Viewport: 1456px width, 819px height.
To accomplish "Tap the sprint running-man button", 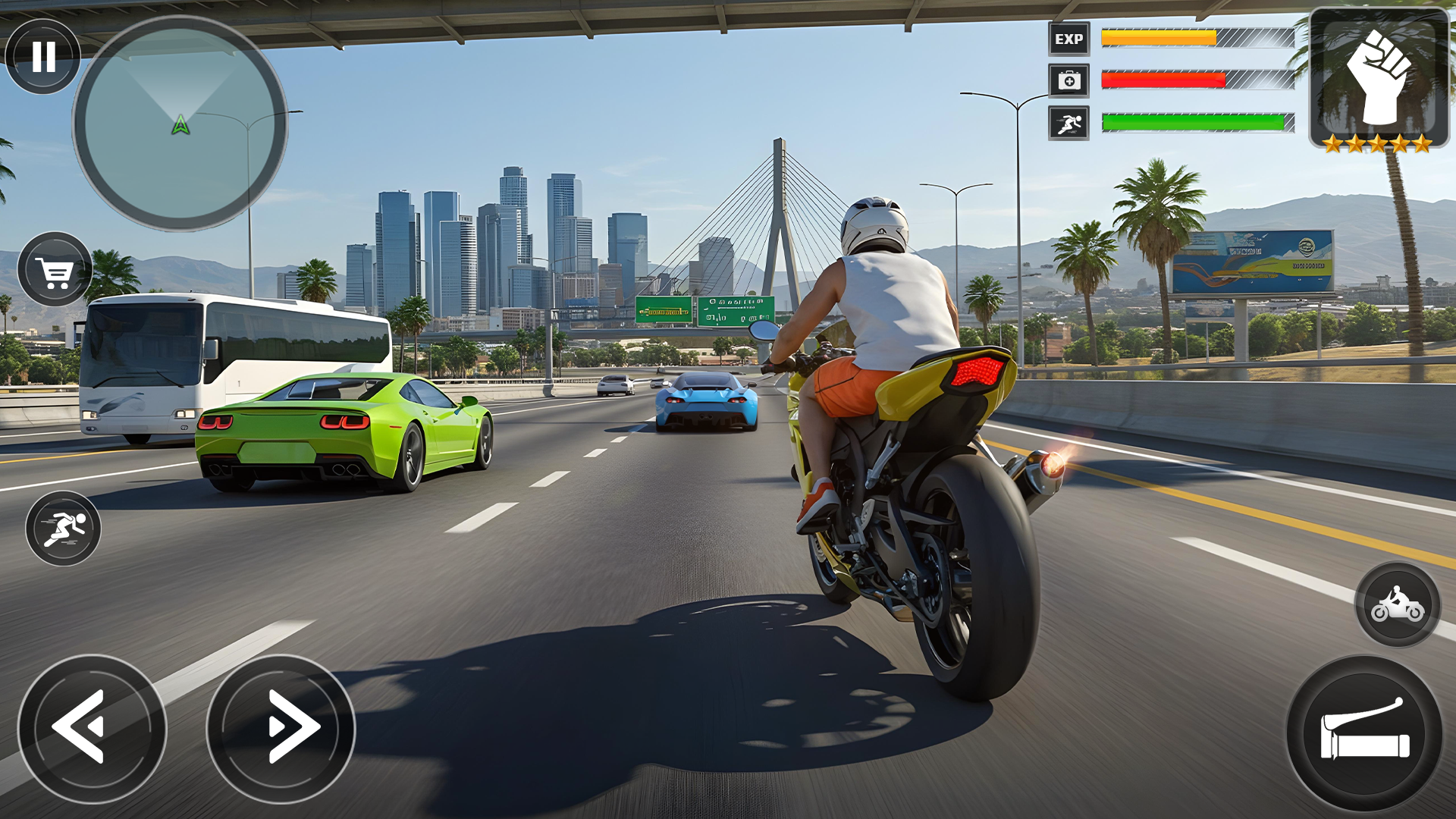I will pos(63,529).
